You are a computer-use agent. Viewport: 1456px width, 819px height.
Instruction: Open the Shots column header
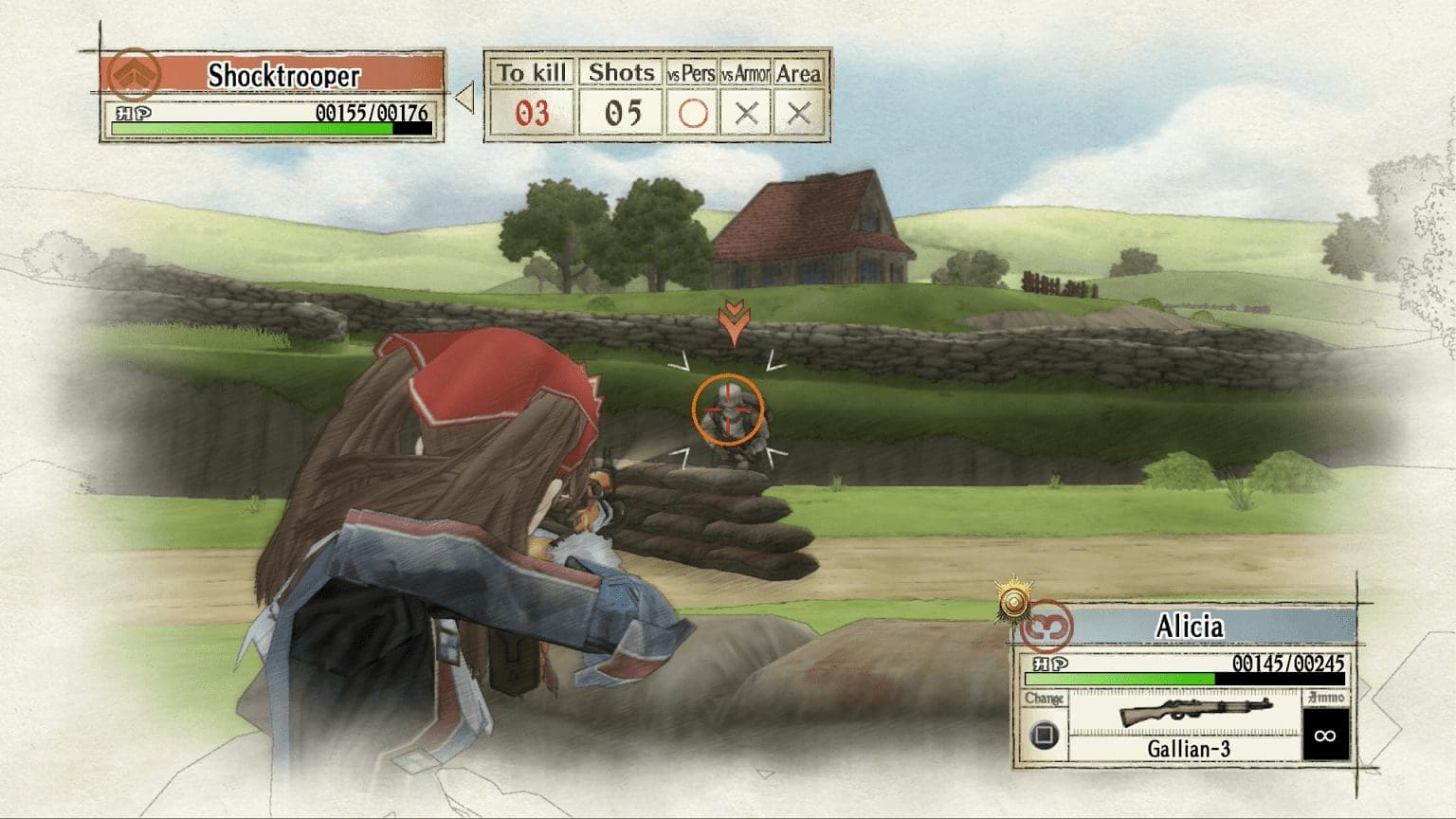coord(619,71)
